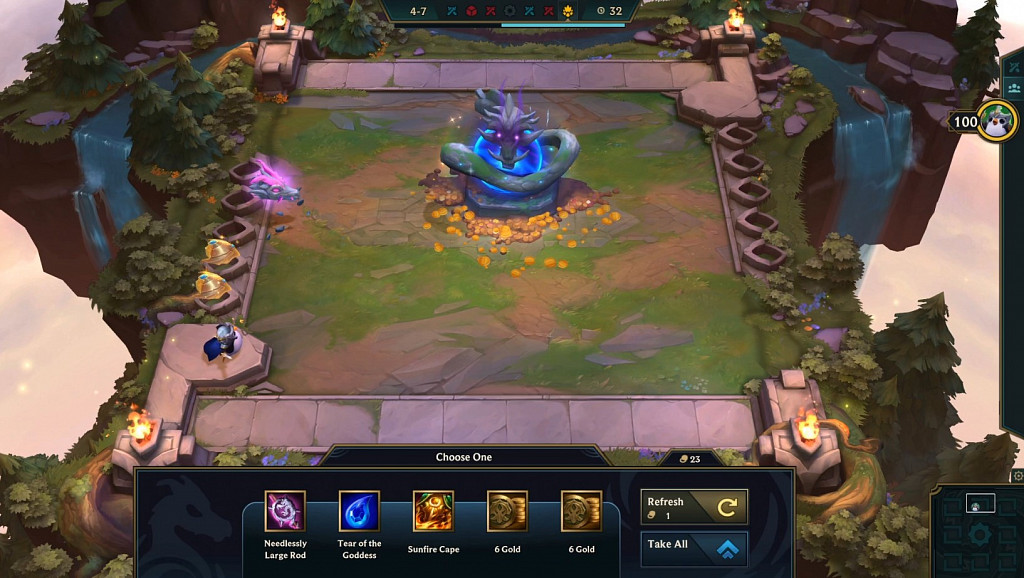
Task: Open the settings gear above the minimap
Action: pos(1018,476)
